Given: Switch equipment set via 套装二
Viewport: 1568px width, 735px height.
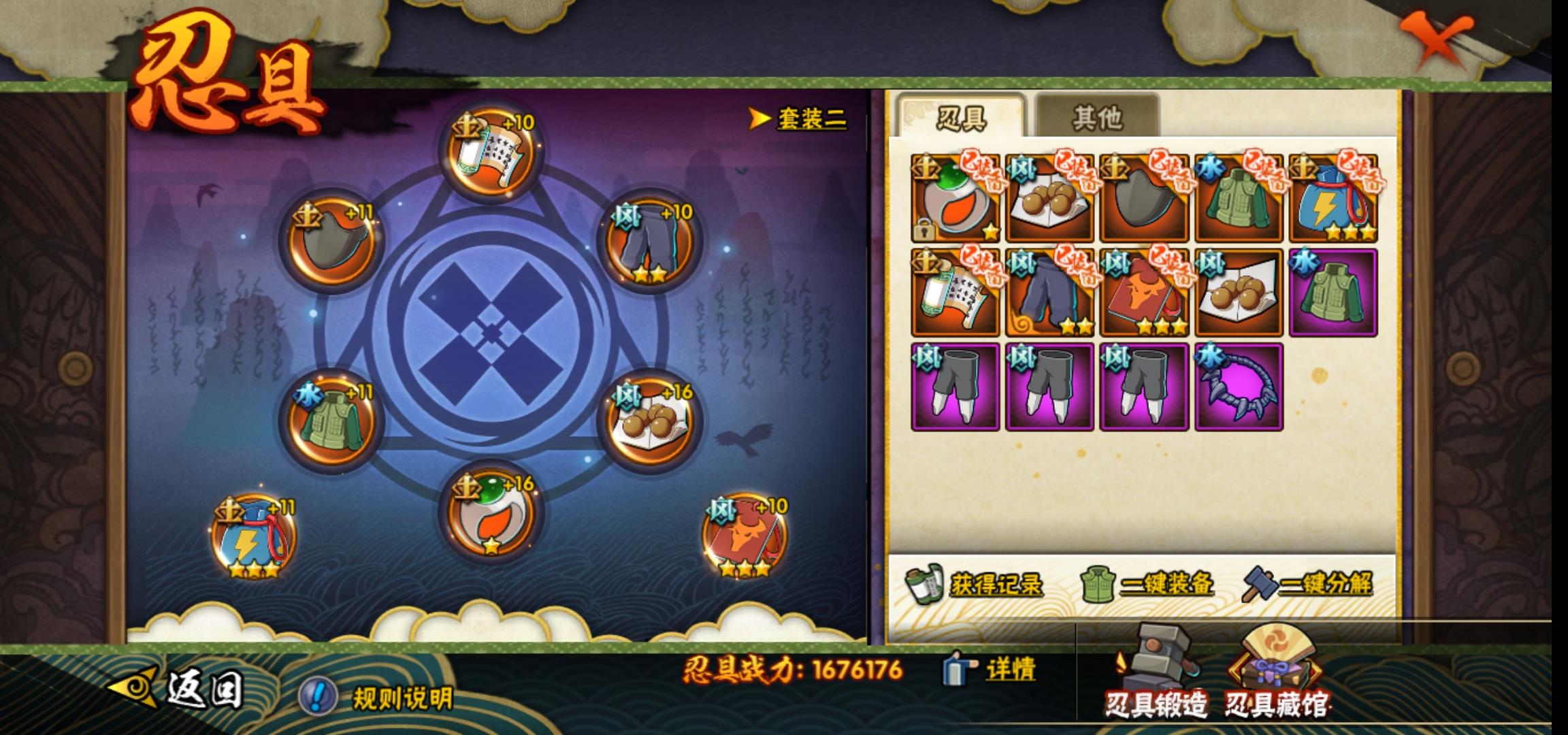Looking at the screenshot, I should 799,119.
